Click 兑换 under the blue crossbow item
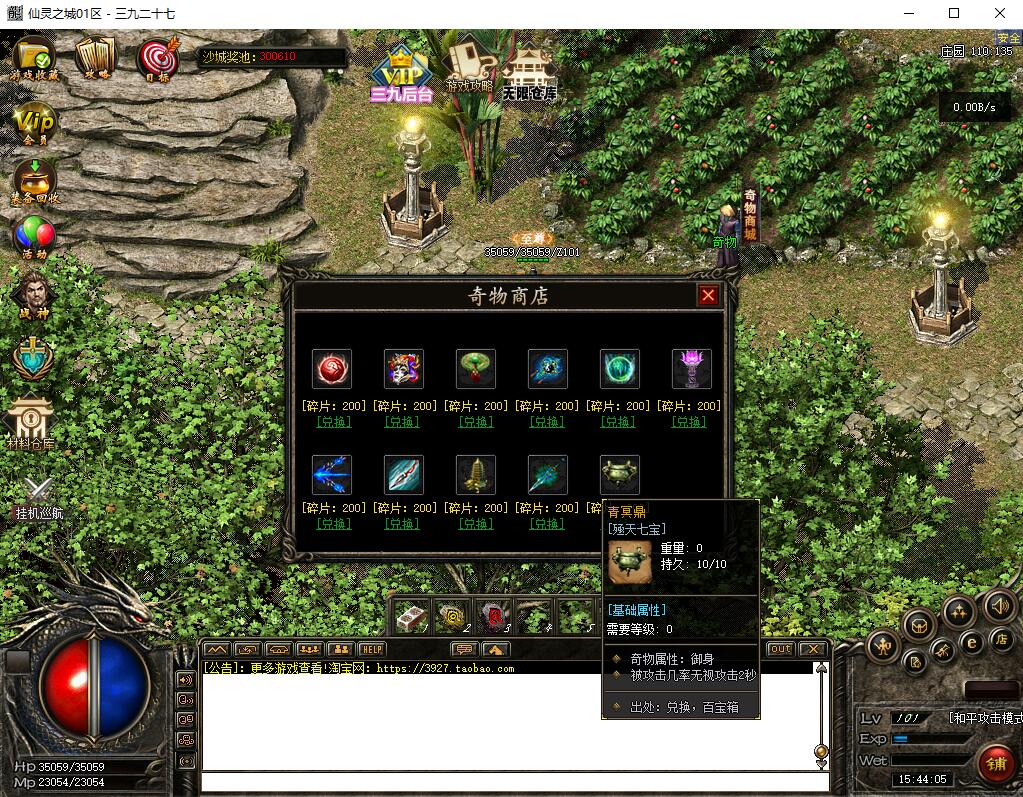1023x797 pixels. point(332,523)
